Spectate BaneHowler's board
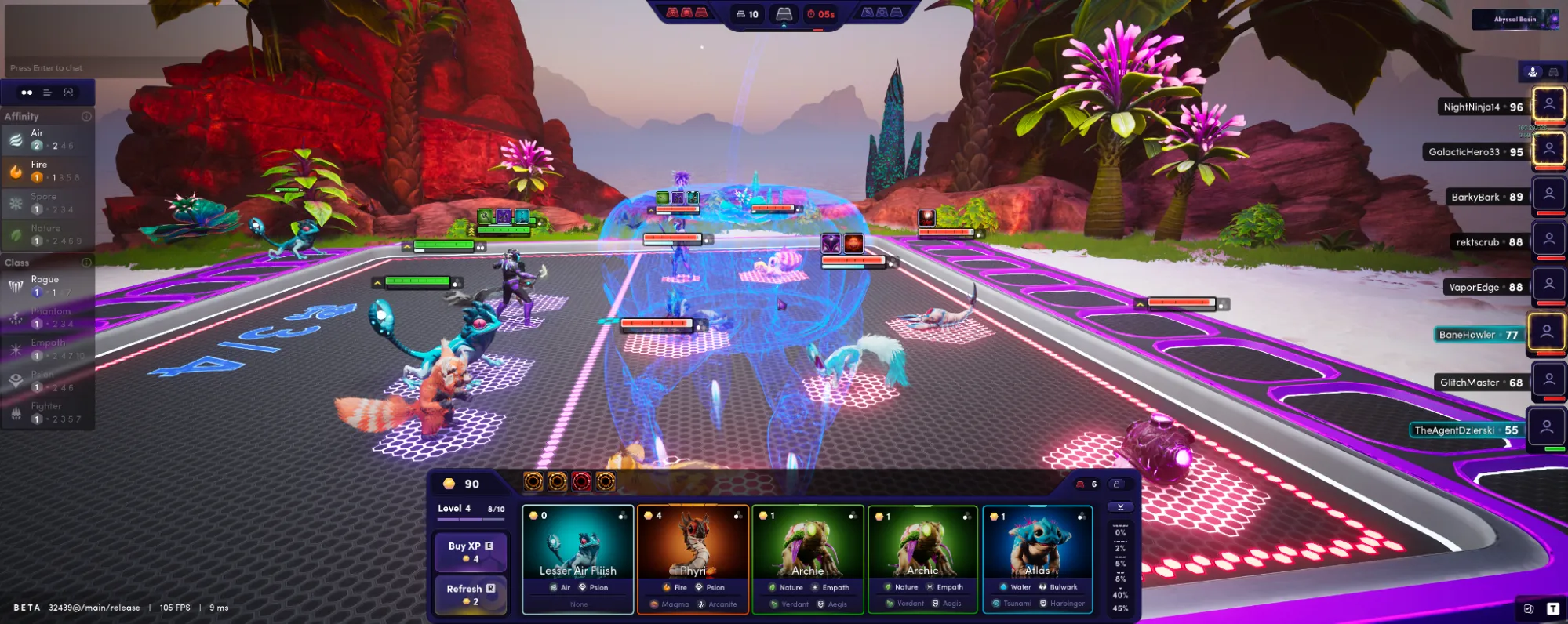The image size is (1568, 624). tap(1548, 333)
